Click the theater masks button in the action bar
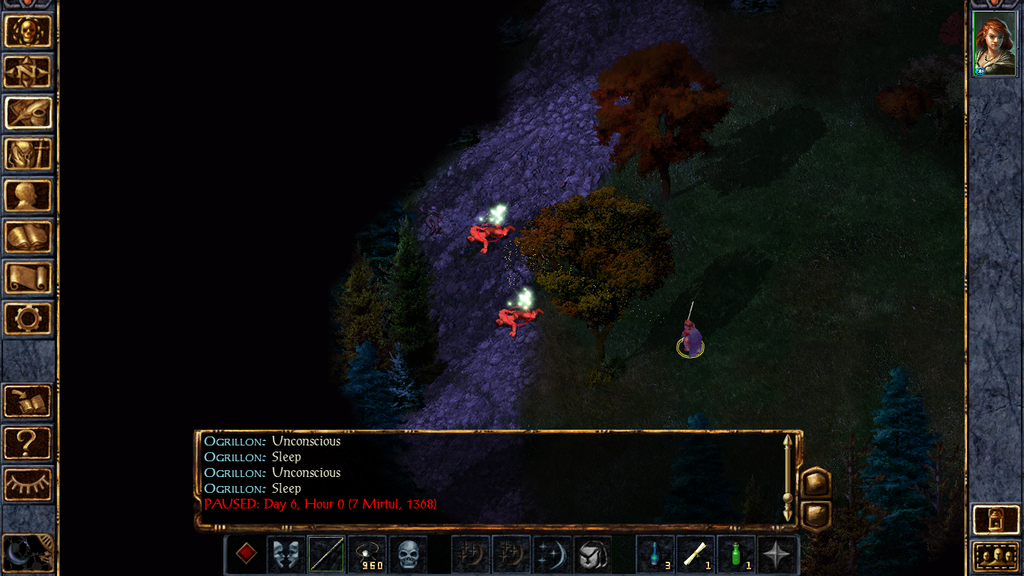The height and width of the screenshot is (576, 1024). [x=286, y=553]
